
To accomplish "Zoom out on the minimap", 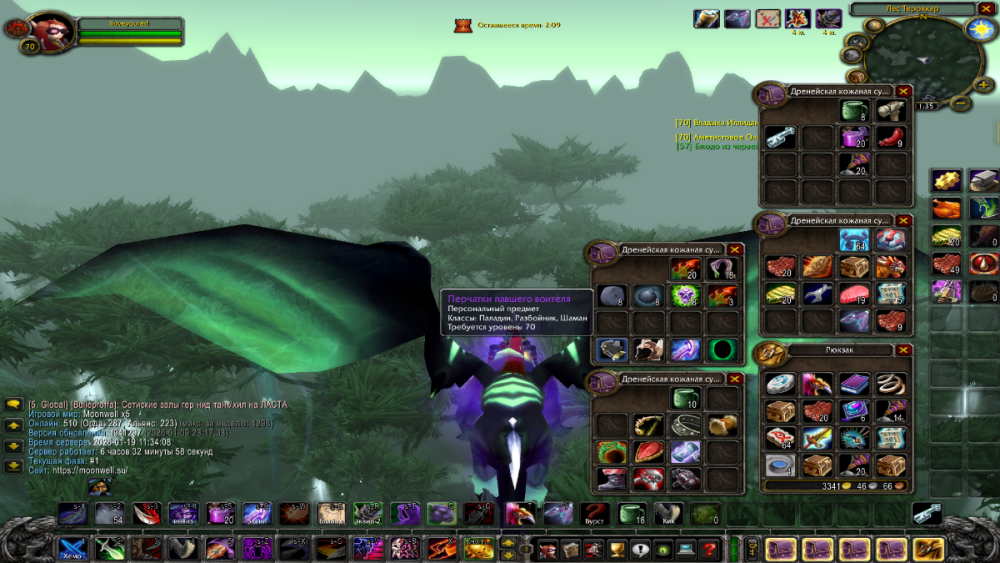I will [x=960, y=102].
